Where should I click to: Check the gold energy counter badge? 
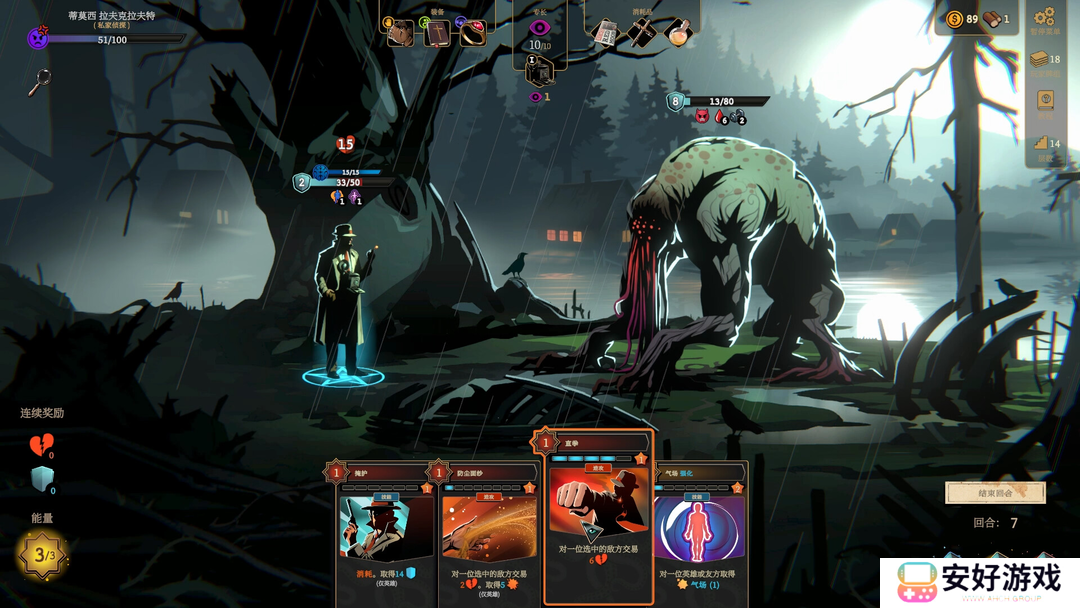click(x=42, y=553)
